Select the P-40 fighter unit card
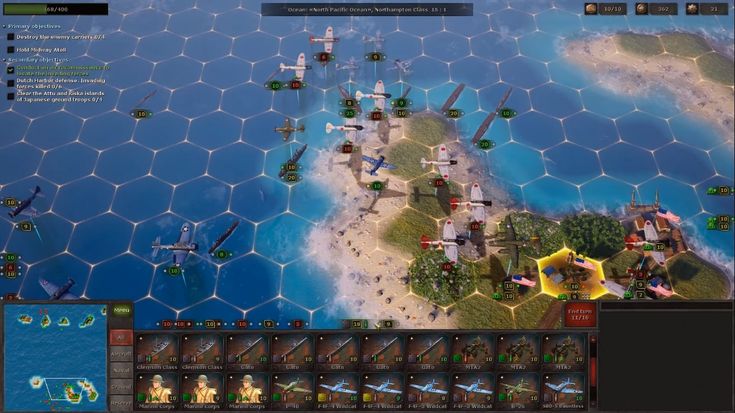735x413 pixels. [294, 390]
